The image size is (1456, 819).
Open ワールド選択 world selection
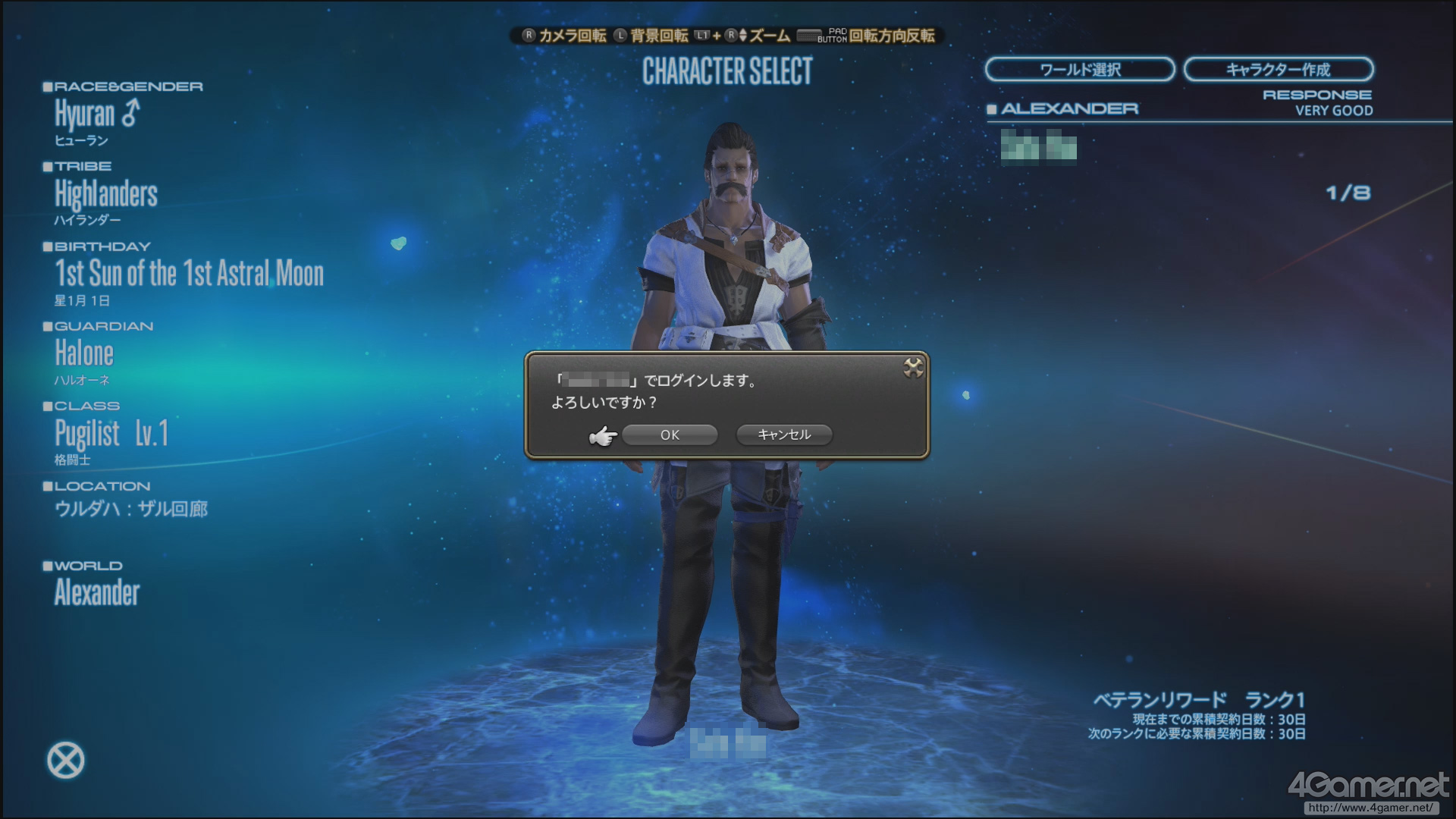tap(1080, 70)
